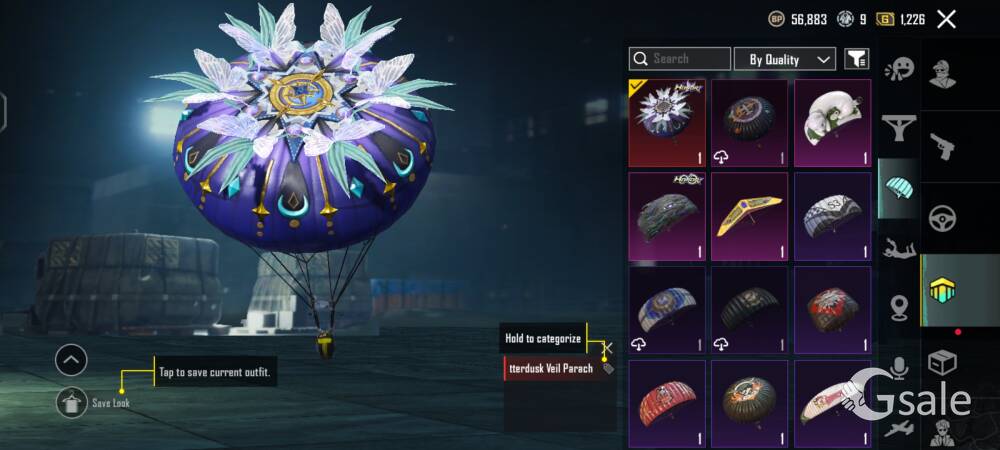The image size is (1000, 450).
Task: Expand the up-arrow circle button
Action: 71,360
